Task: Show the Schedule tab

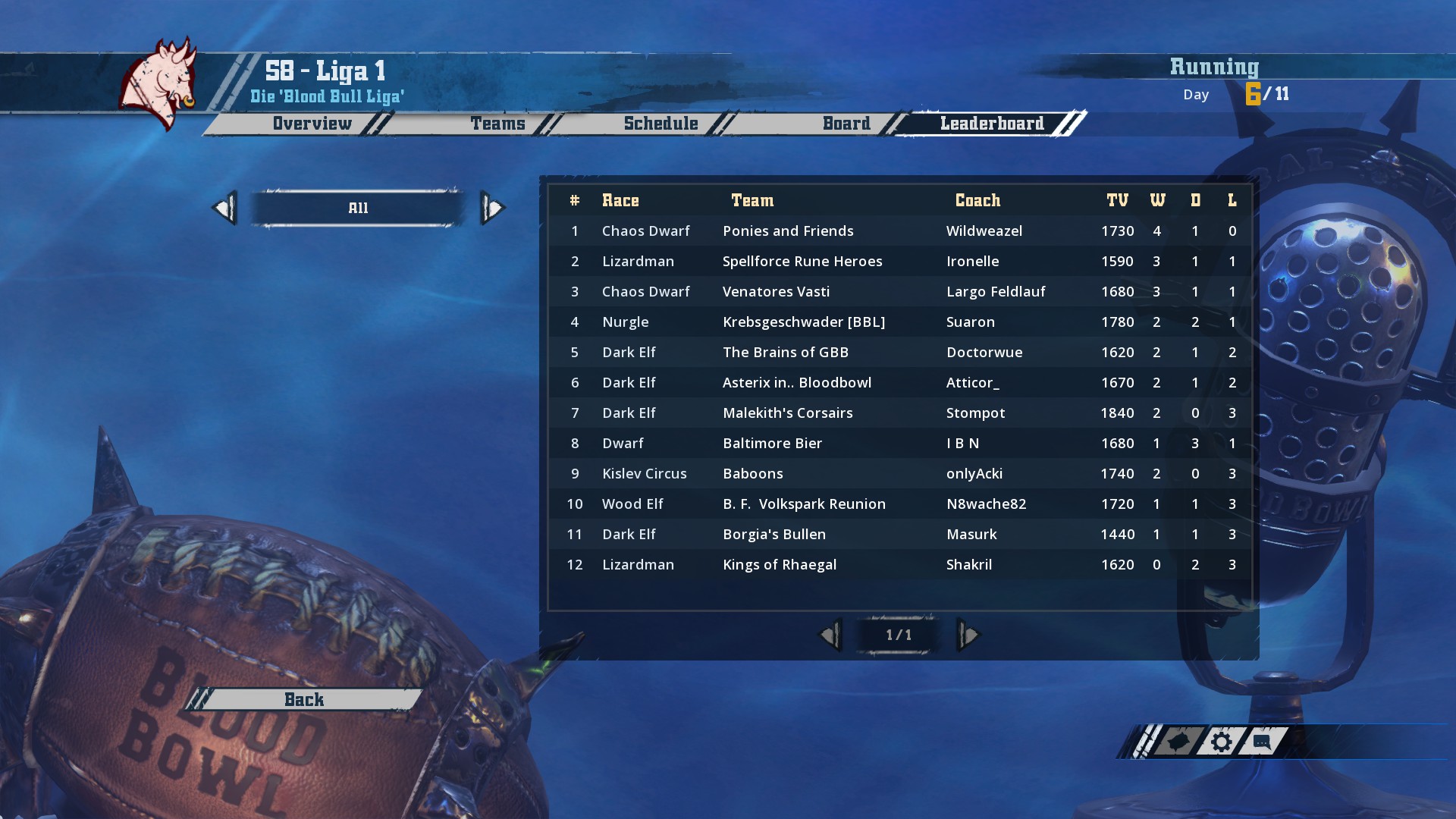Action: coord(661,124)
